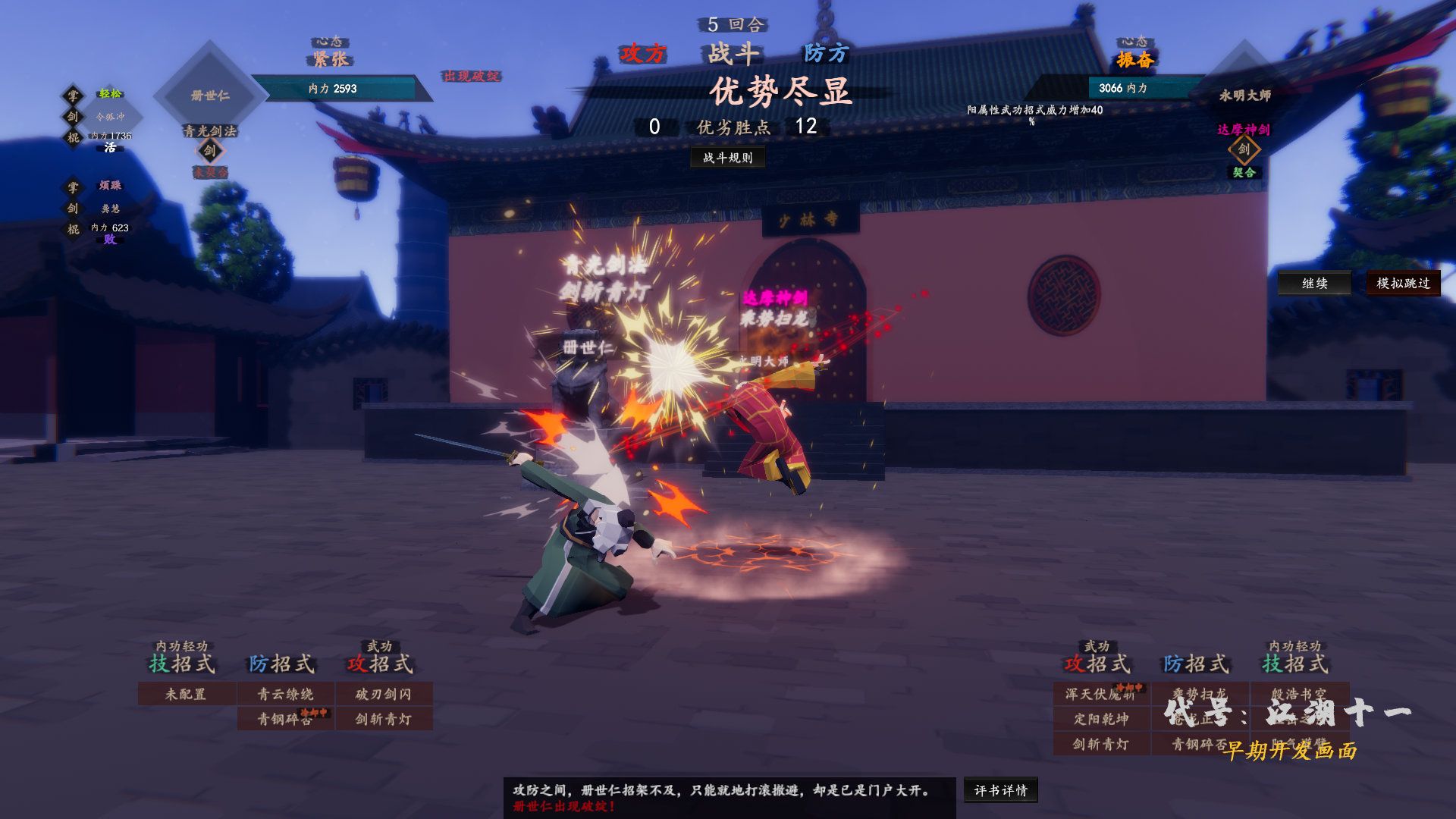Open the 战斗规则 battle rules
This screenshot has height=819, width=1456.
tap(727, 157)
